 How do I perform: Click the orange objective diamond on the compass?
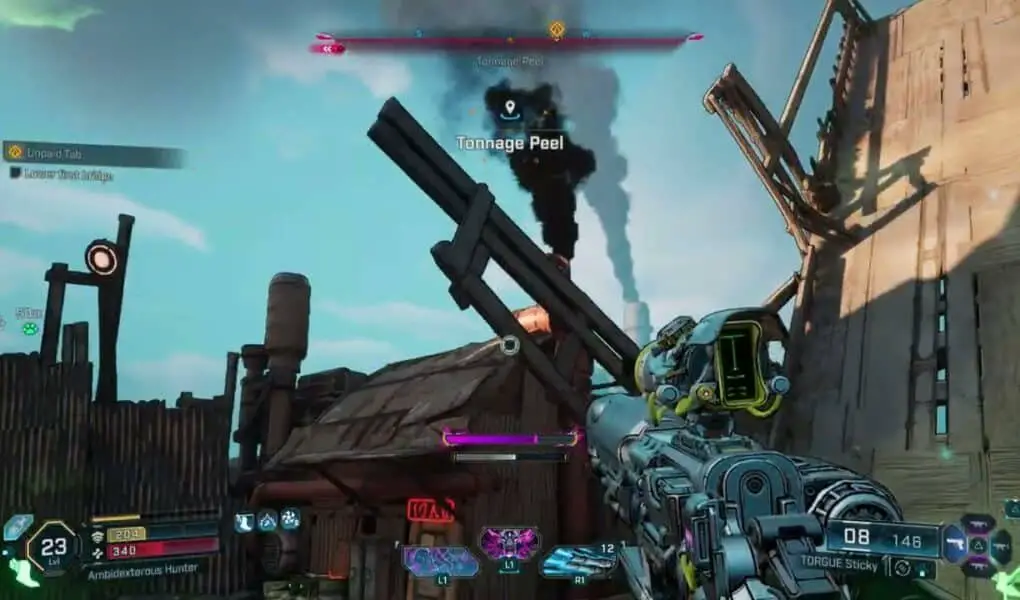pos(557,30)
